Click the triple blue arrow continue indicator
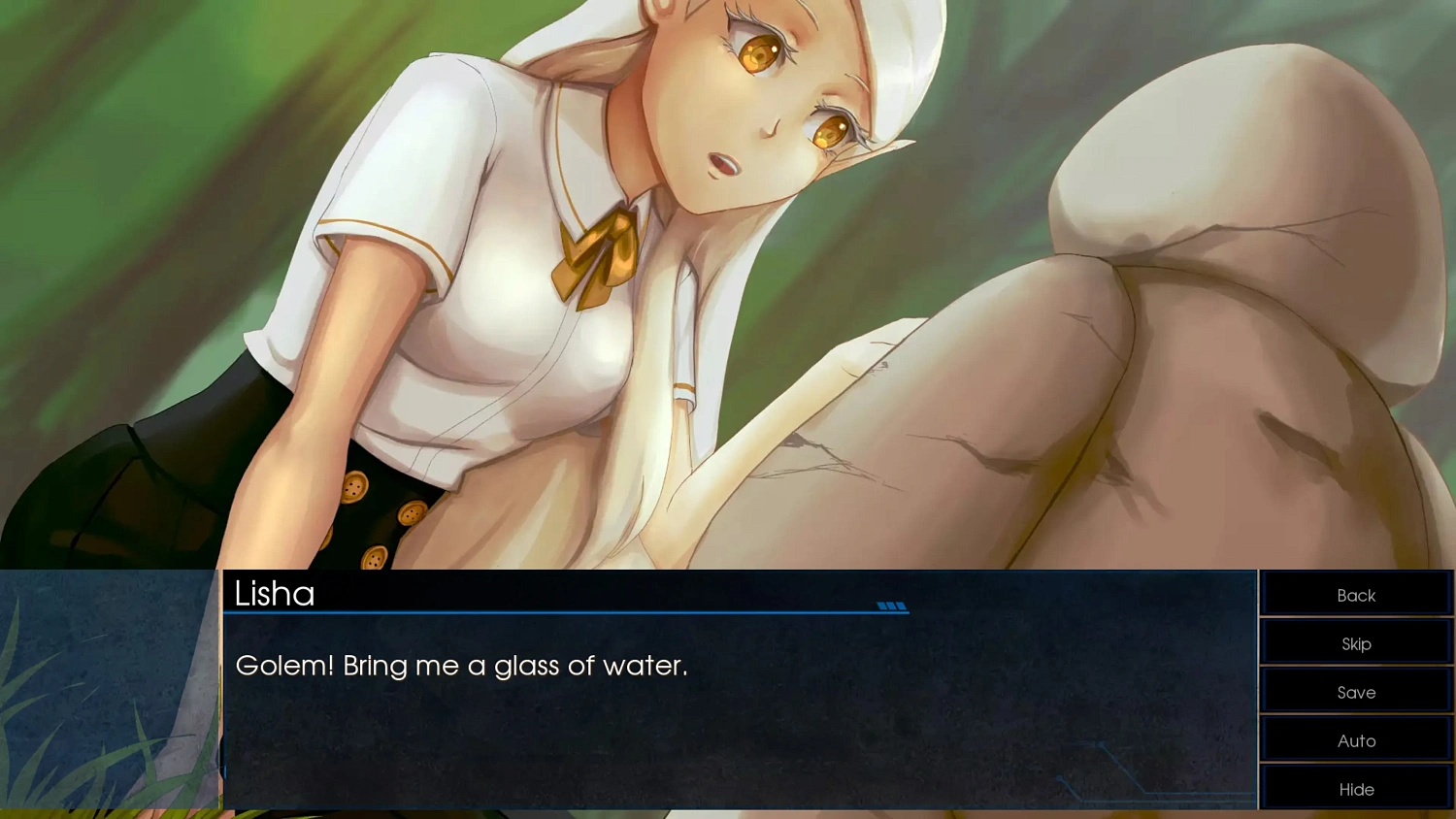This screenshot has width=1456, height=819. pos(892,606)
